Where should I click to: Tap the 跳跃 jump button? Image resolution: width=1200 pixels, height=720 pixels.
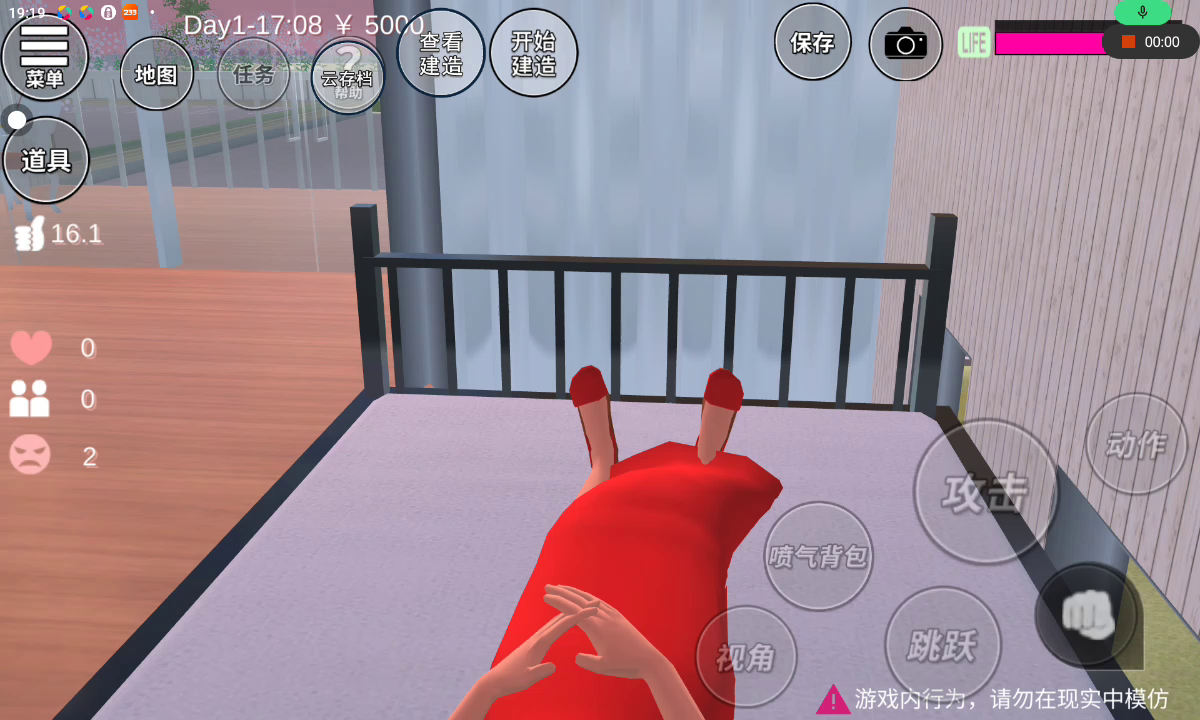[x=942, y=645]
